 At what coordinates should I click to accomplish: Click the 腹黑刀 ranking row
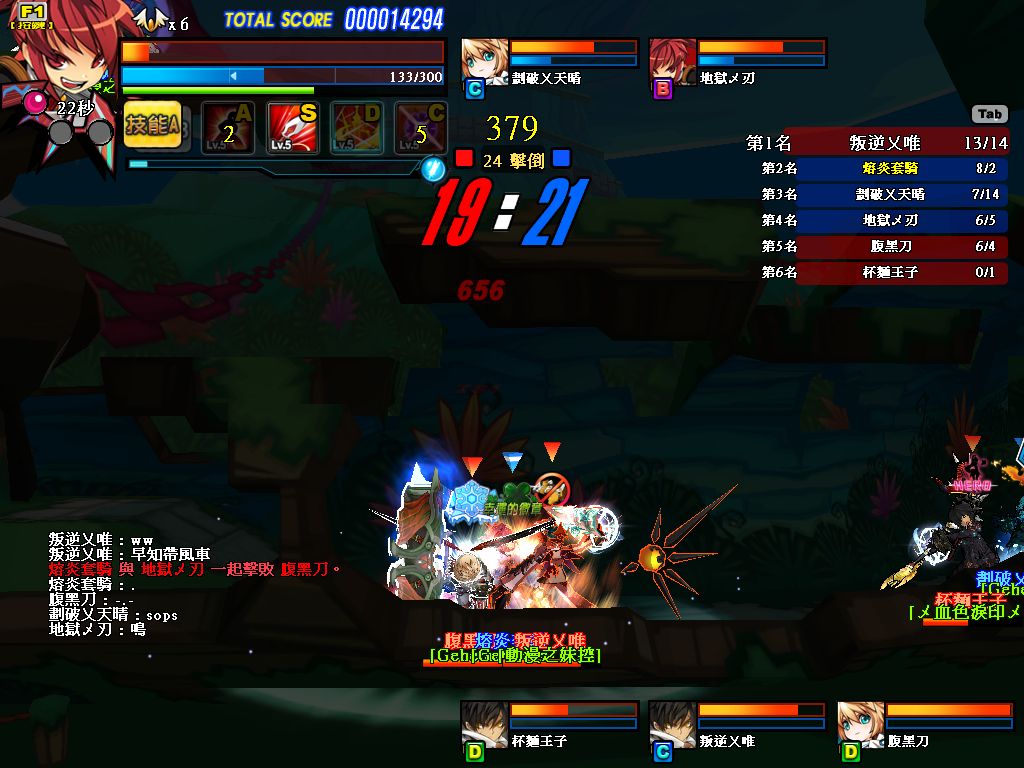[x=876, y=246]
